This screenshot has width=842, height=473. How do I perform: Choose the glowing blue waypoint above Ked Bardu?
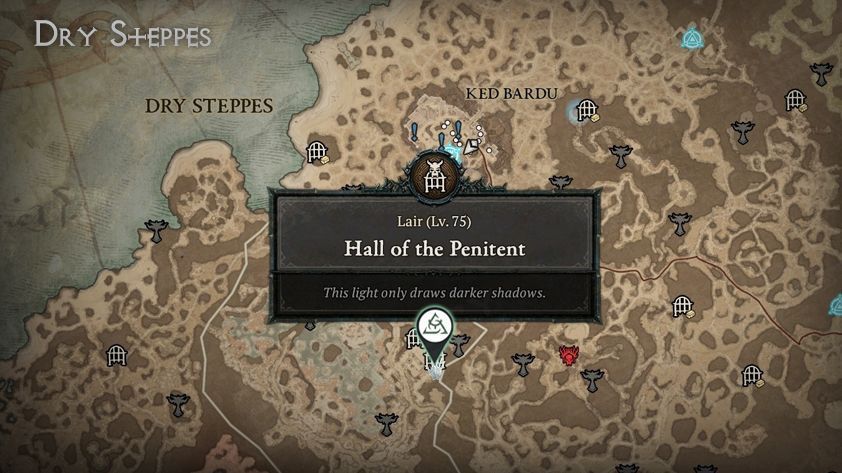point(691,39)
